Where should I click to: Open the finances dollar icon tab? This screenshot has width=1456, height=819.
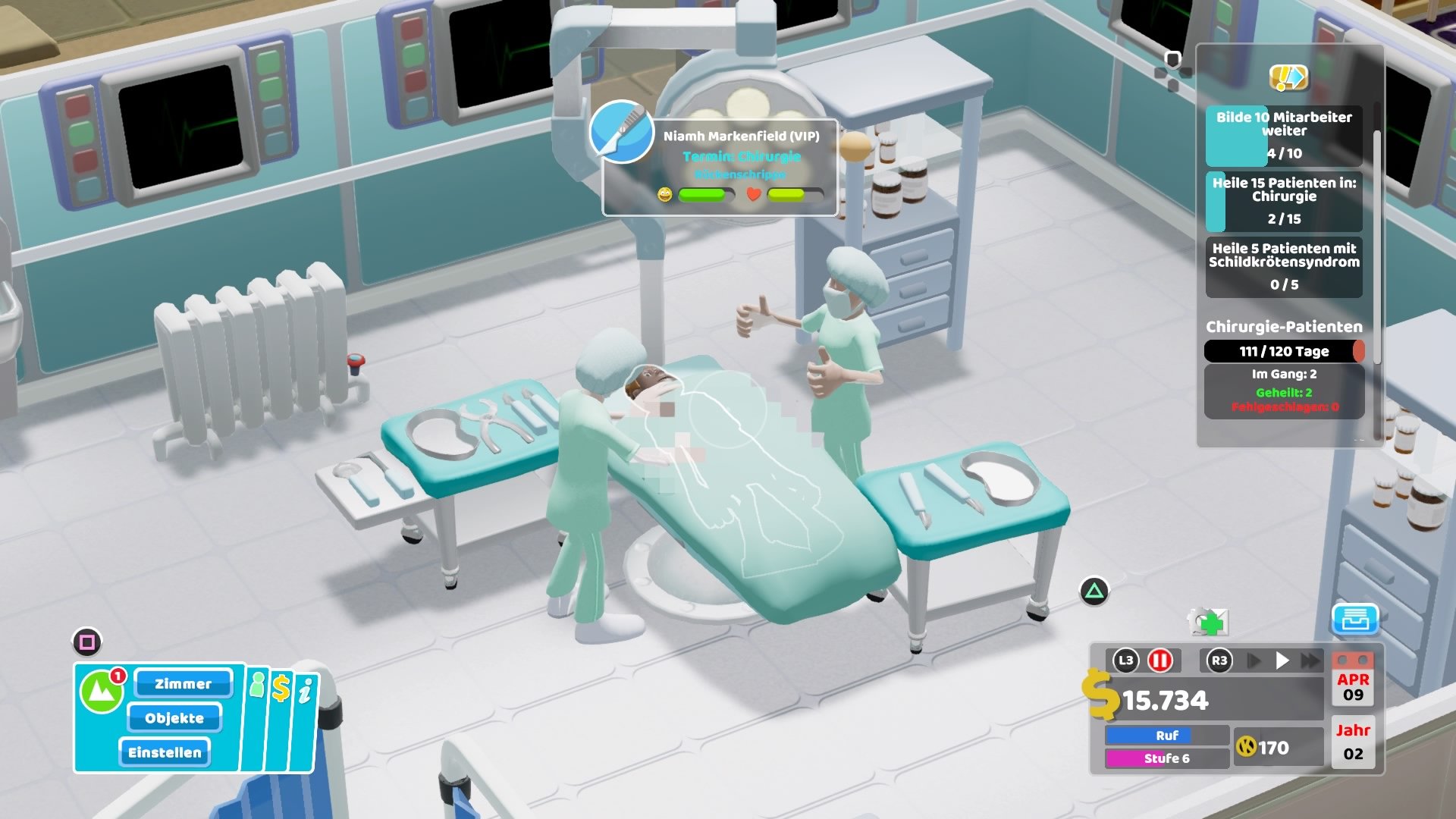click(281, 688)
